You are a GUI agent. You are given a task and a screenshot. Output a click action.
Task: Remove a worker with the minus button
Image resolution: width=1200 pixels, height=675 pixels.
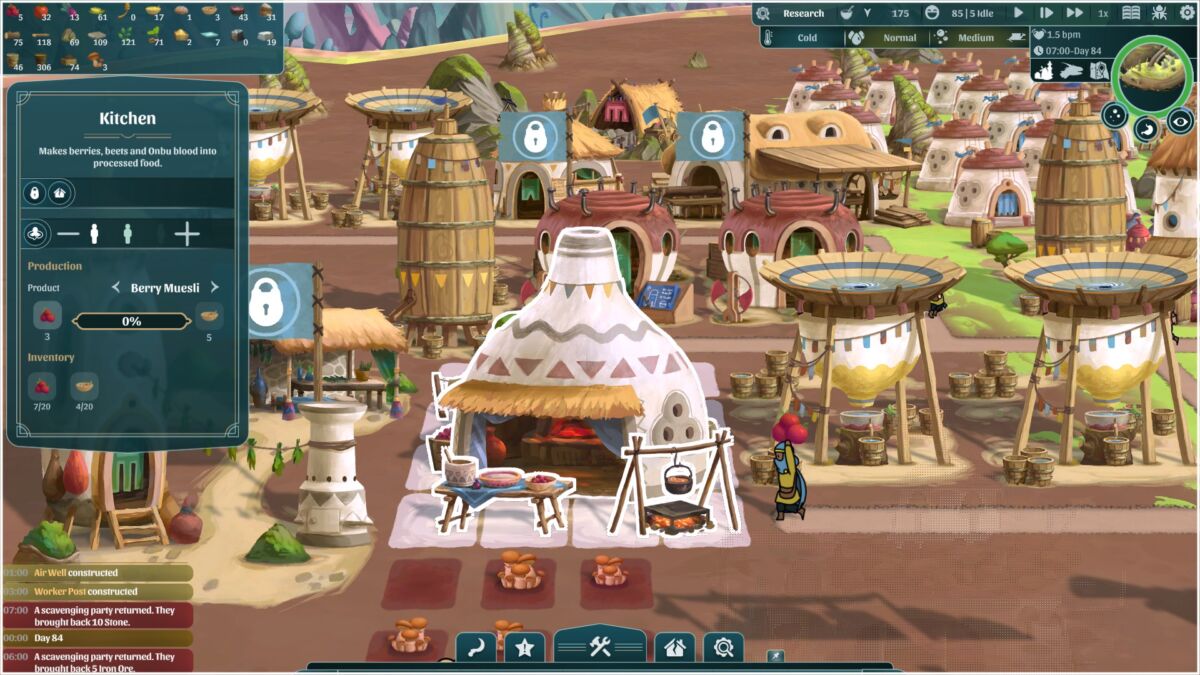tap(67, 234)
